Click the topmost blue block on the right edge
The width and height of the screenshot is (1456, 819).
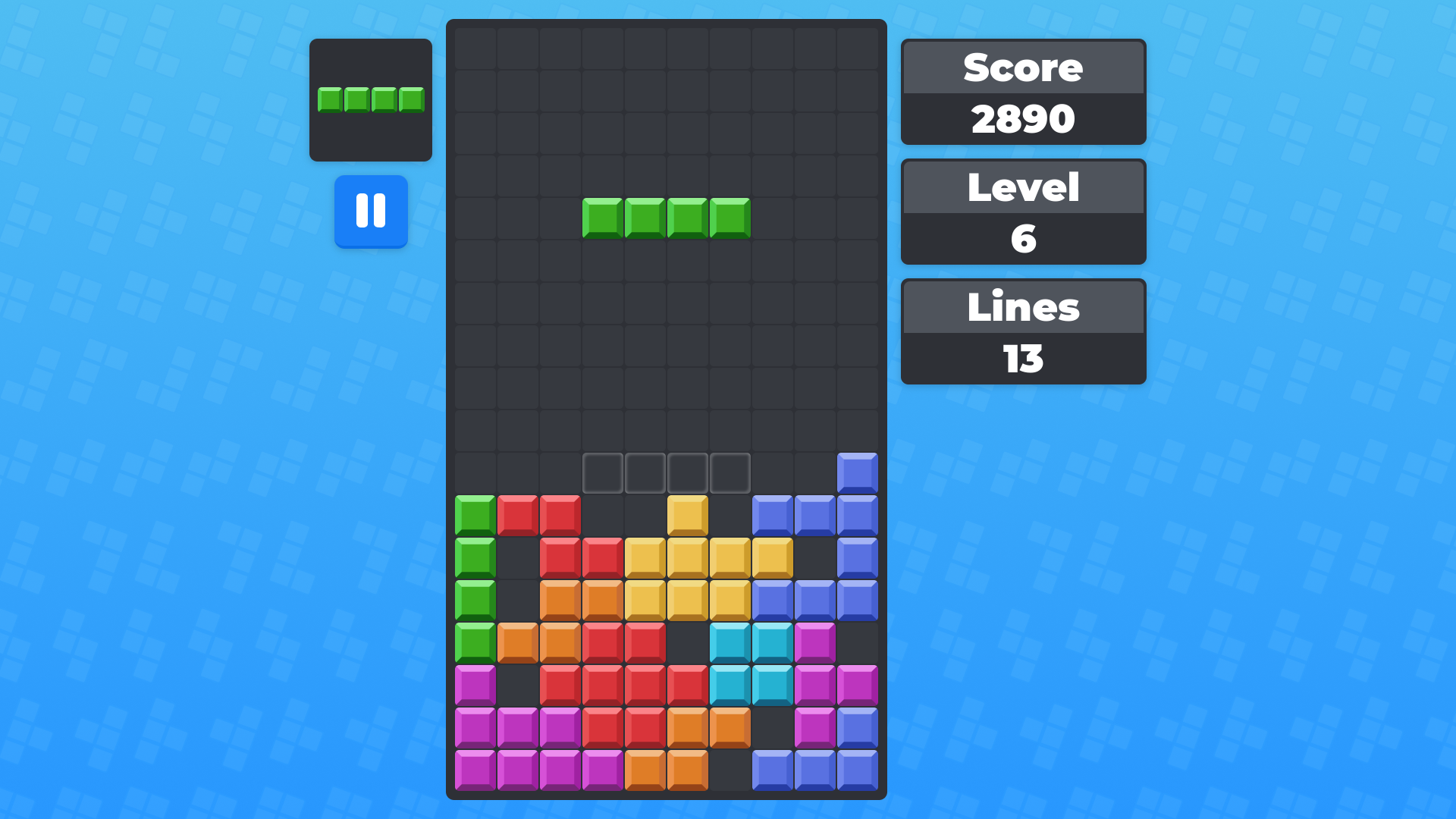point(858,472)
